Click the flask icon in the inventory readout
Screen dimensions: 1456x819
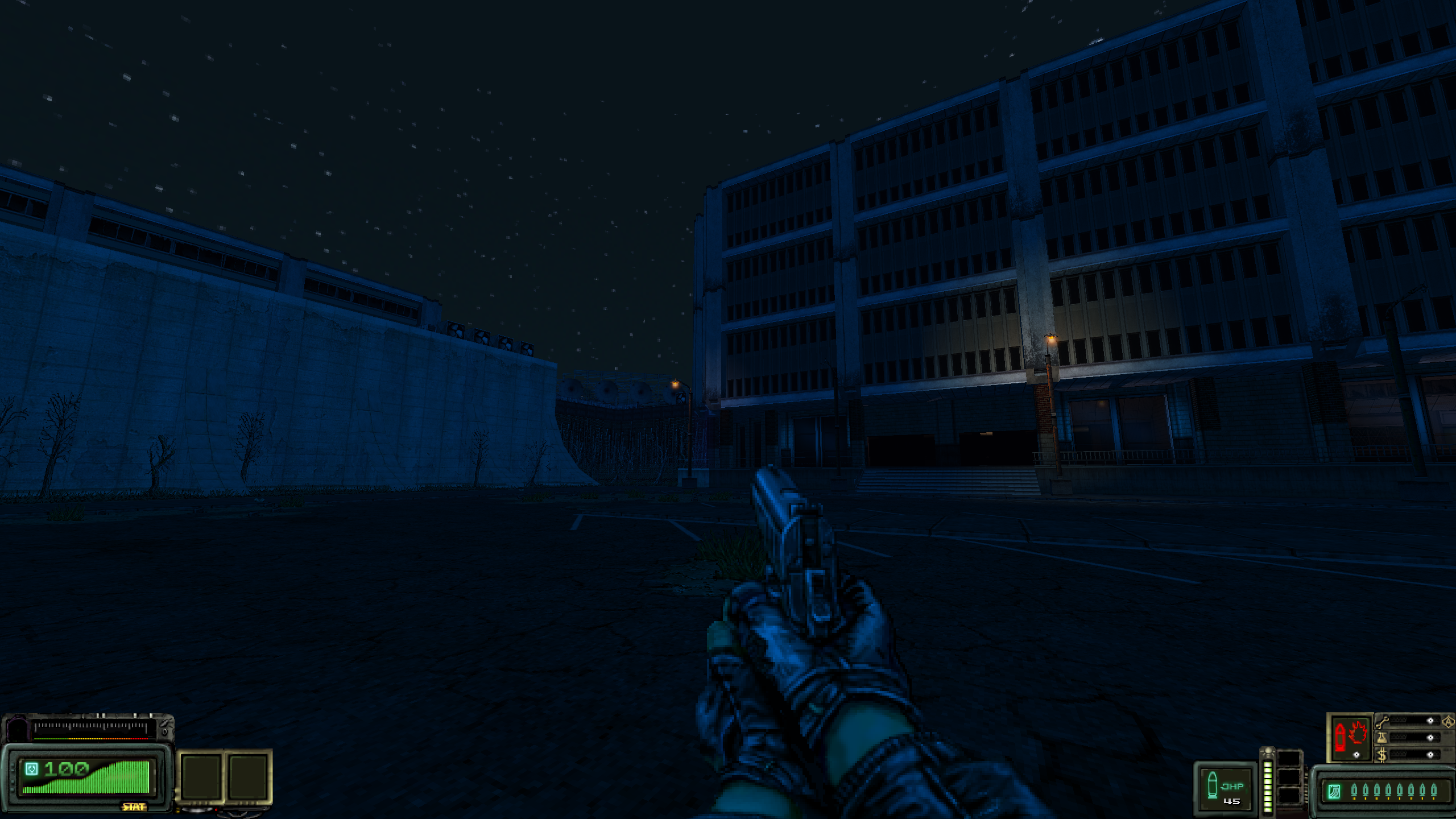click(x=1382, y=739)
